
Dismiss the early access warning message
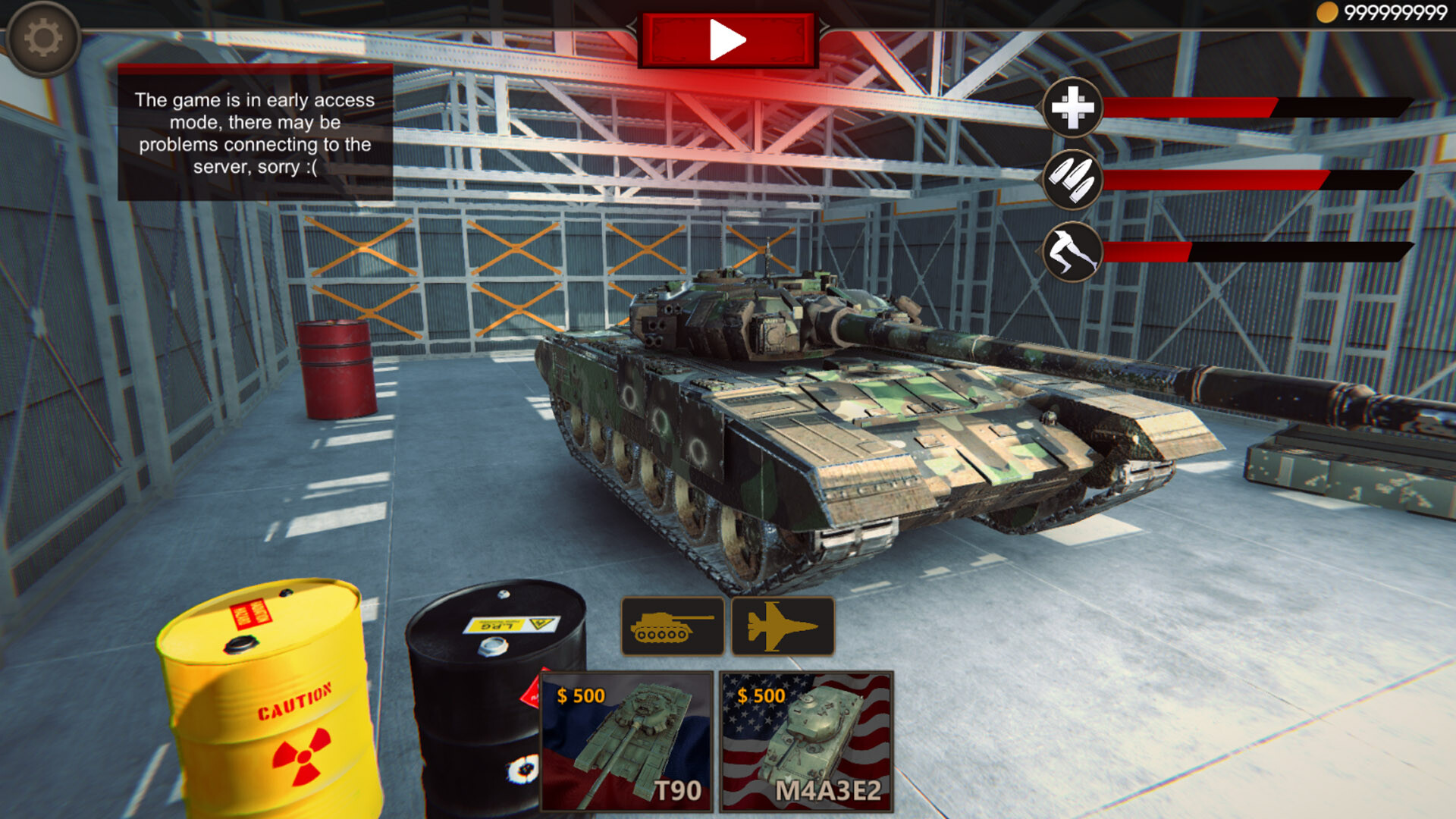[254, 133]
